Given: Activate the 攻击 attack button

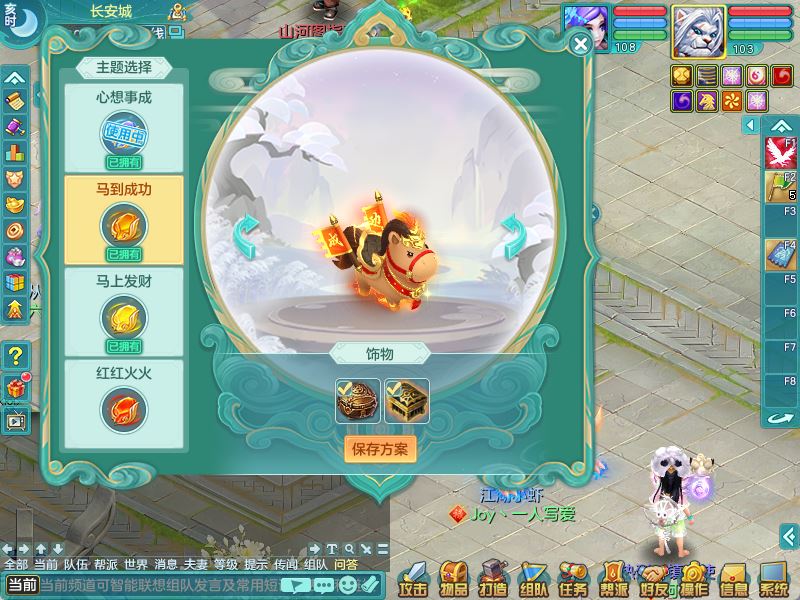Looking at the screenshot, I should click(x=414, y=578).
